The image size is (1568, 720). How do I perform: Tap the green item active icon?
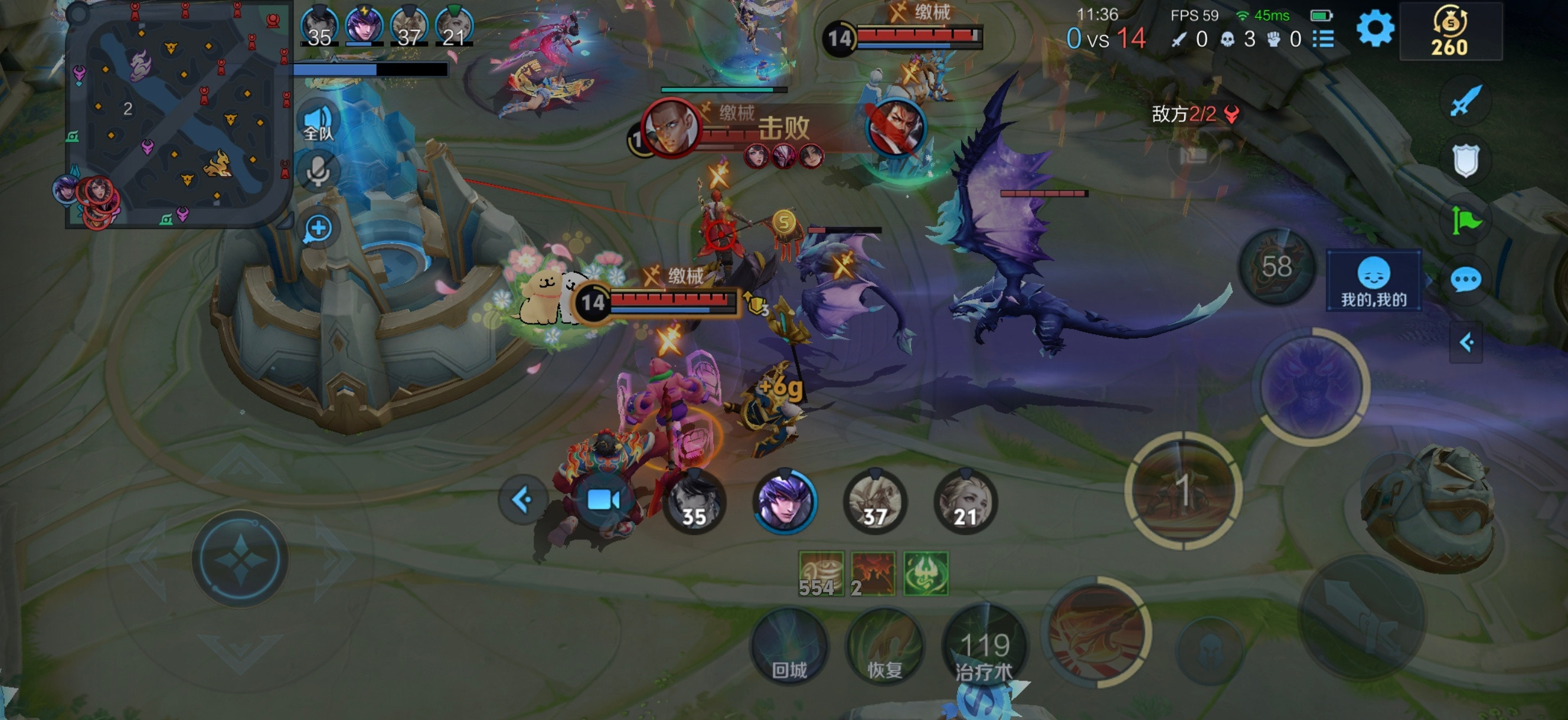[925, 573]
